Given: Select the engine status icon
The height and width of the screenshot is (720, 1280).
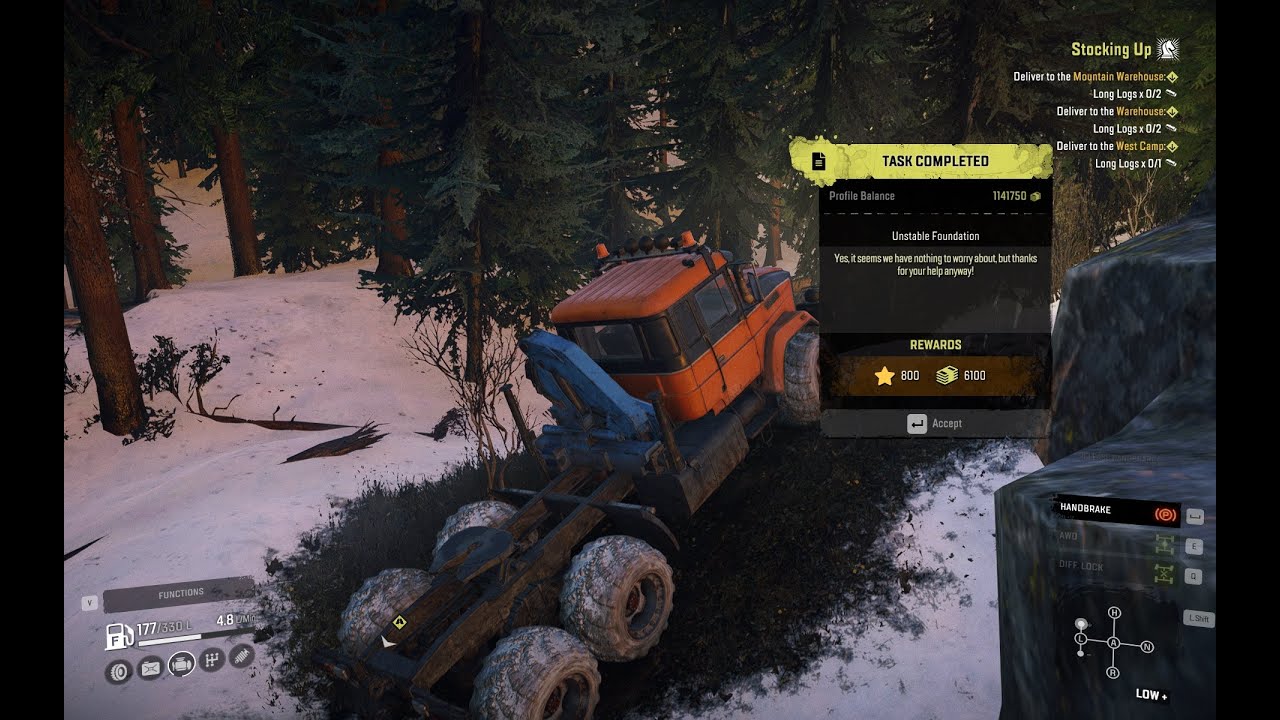Looking at the screenshot, I should (x=181, y=663).
